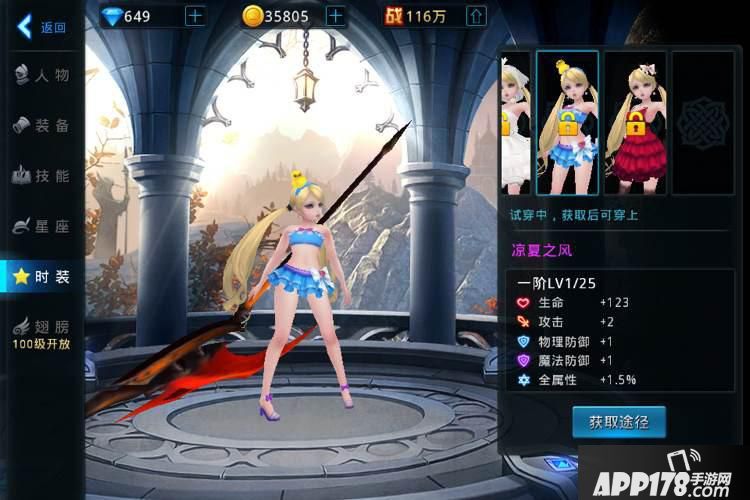
Task: Add more diamonds with the plus button
Action: [194, 16]
